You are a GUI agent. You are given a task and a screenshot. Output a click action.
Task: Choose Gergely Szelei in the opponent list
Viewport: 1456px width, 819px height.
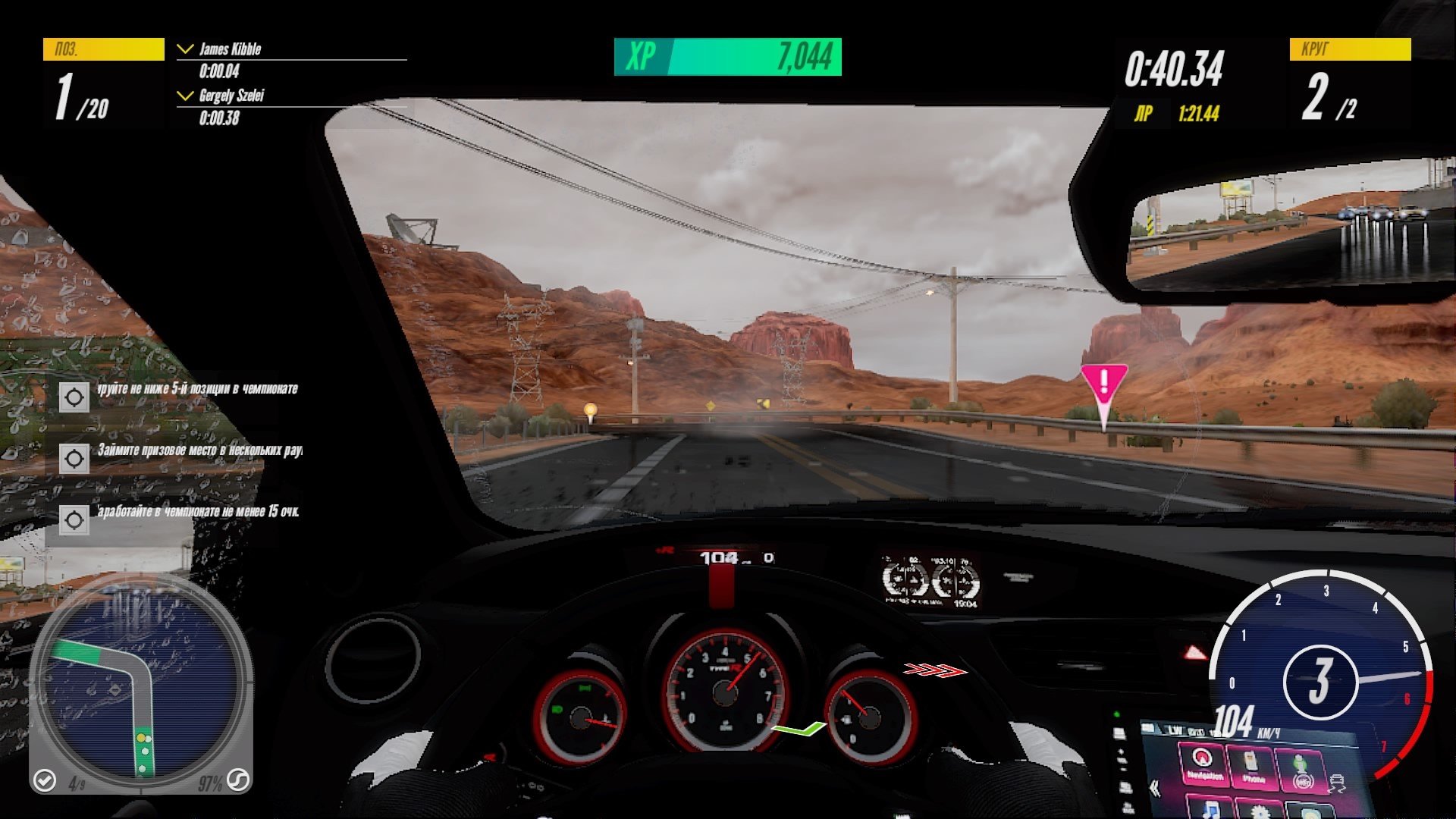coord(231,96)
